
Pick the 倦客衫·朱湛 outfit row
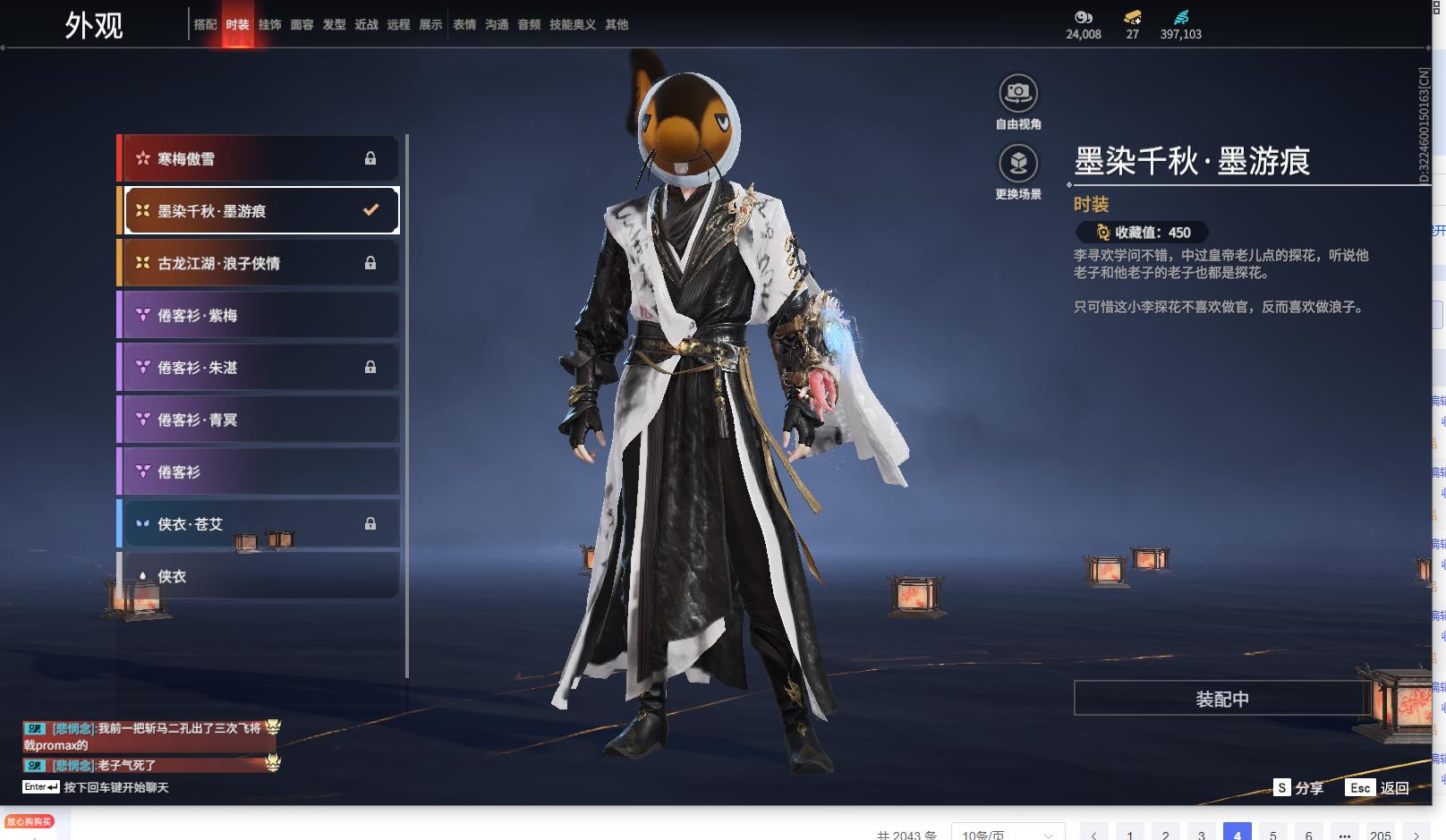(x=259, y=367)
